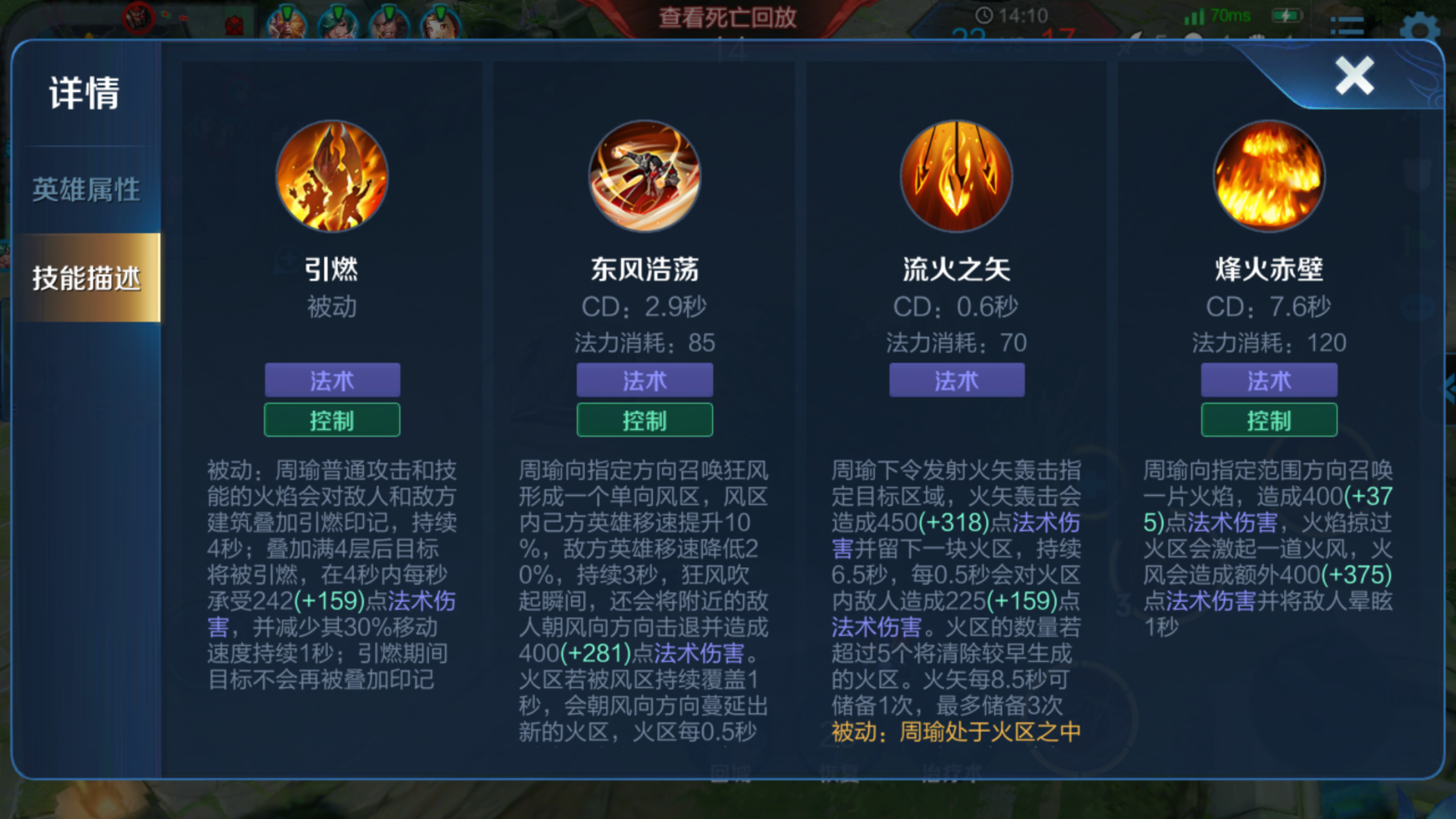
Task: View the 流火之矢 skill icon
Action: (956, 174)
